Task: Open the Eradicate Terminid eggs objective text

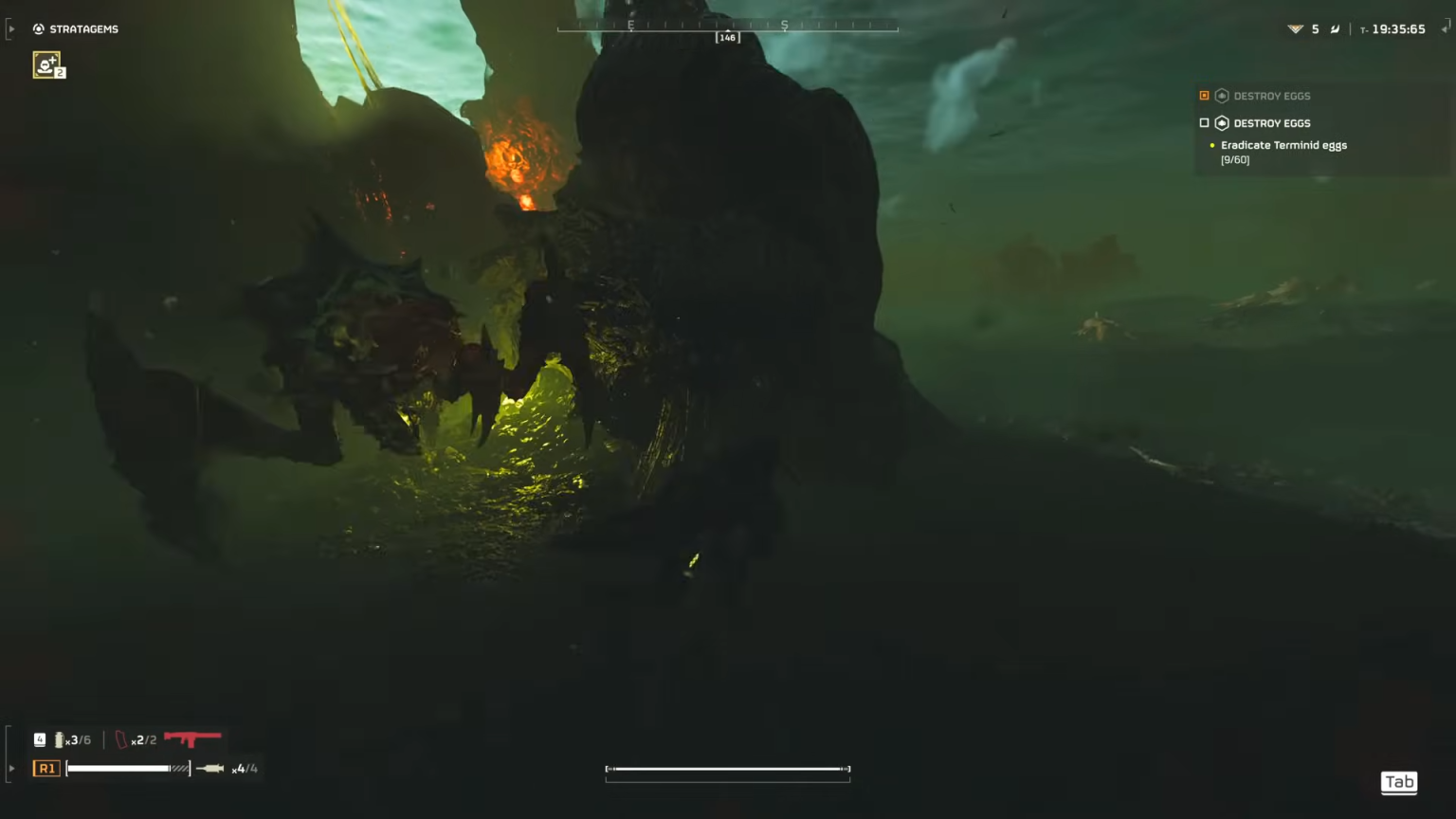Action: point(1284,145)
